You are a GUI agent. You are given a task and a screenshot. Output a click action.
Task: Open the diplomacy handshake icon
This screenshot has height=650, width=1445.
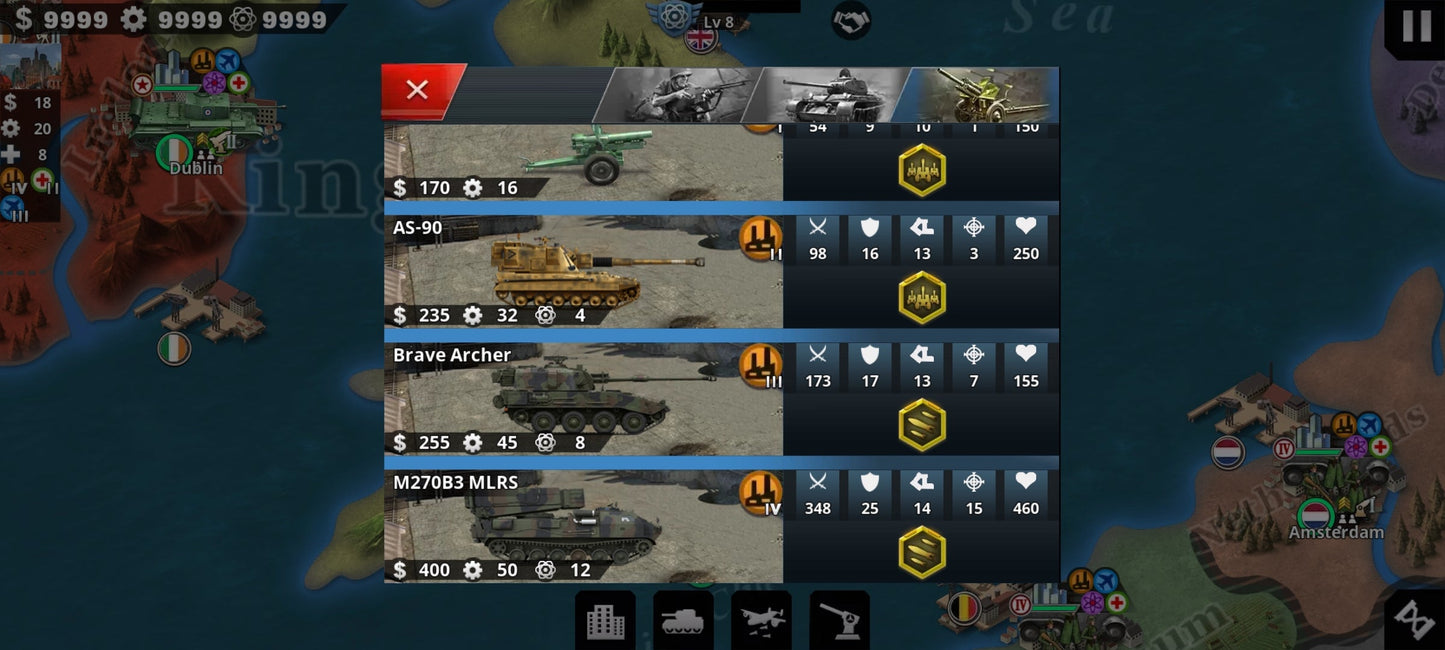coord(851,19)
